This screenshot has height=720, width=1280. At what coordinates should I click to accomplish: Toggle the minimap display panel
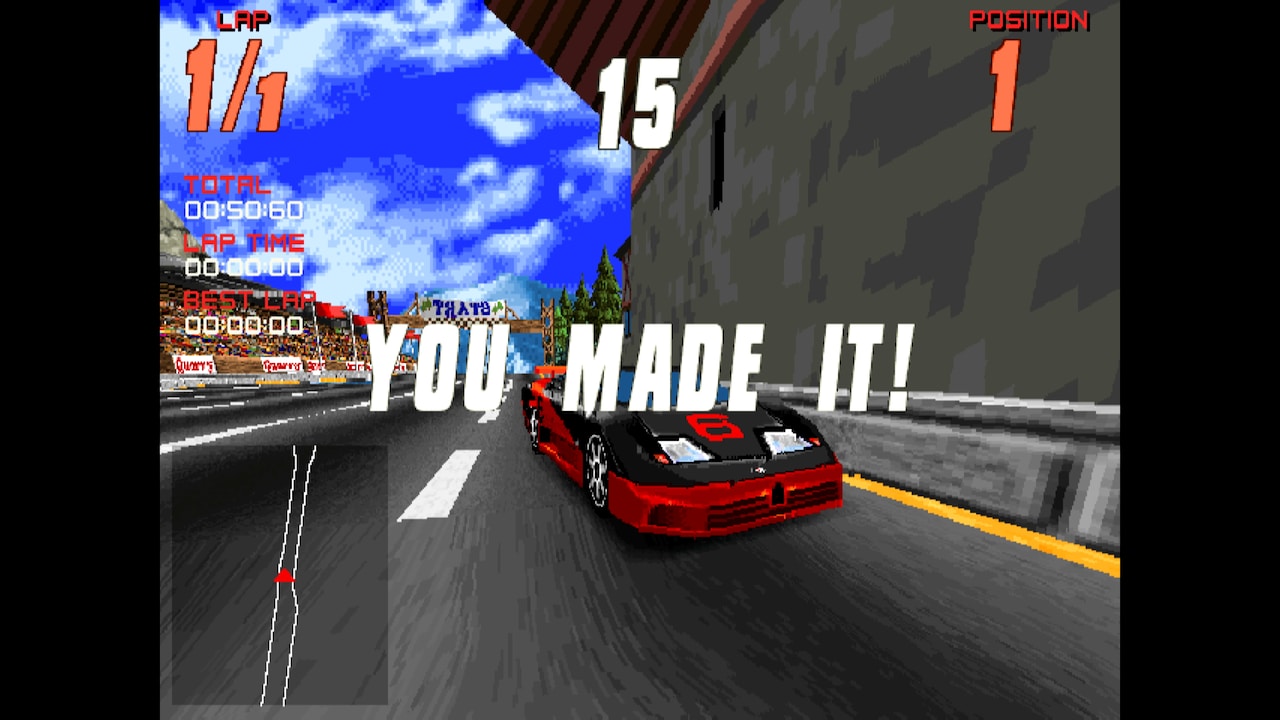pyautogui.click(x=280, y=575)
